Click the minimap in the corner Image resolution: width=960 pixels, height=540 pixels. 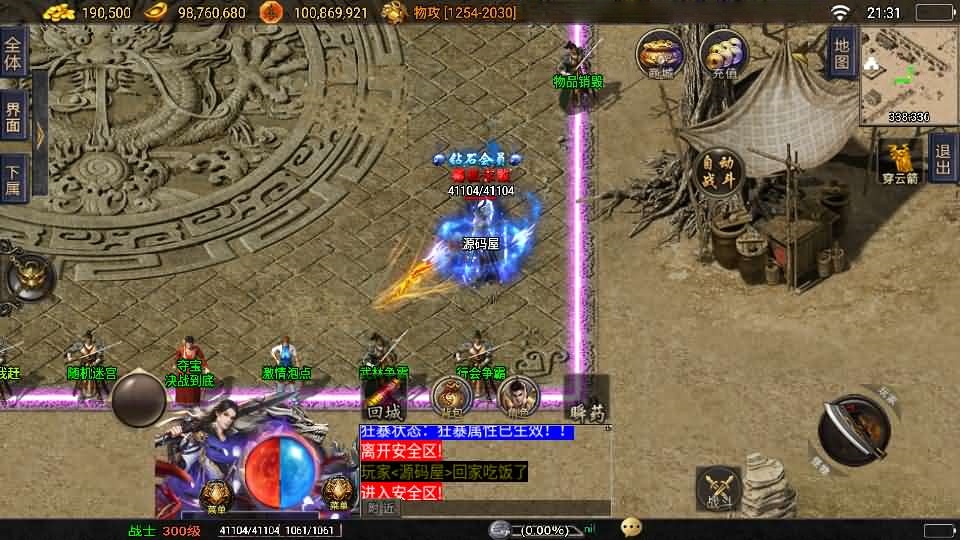coord(908,75)
